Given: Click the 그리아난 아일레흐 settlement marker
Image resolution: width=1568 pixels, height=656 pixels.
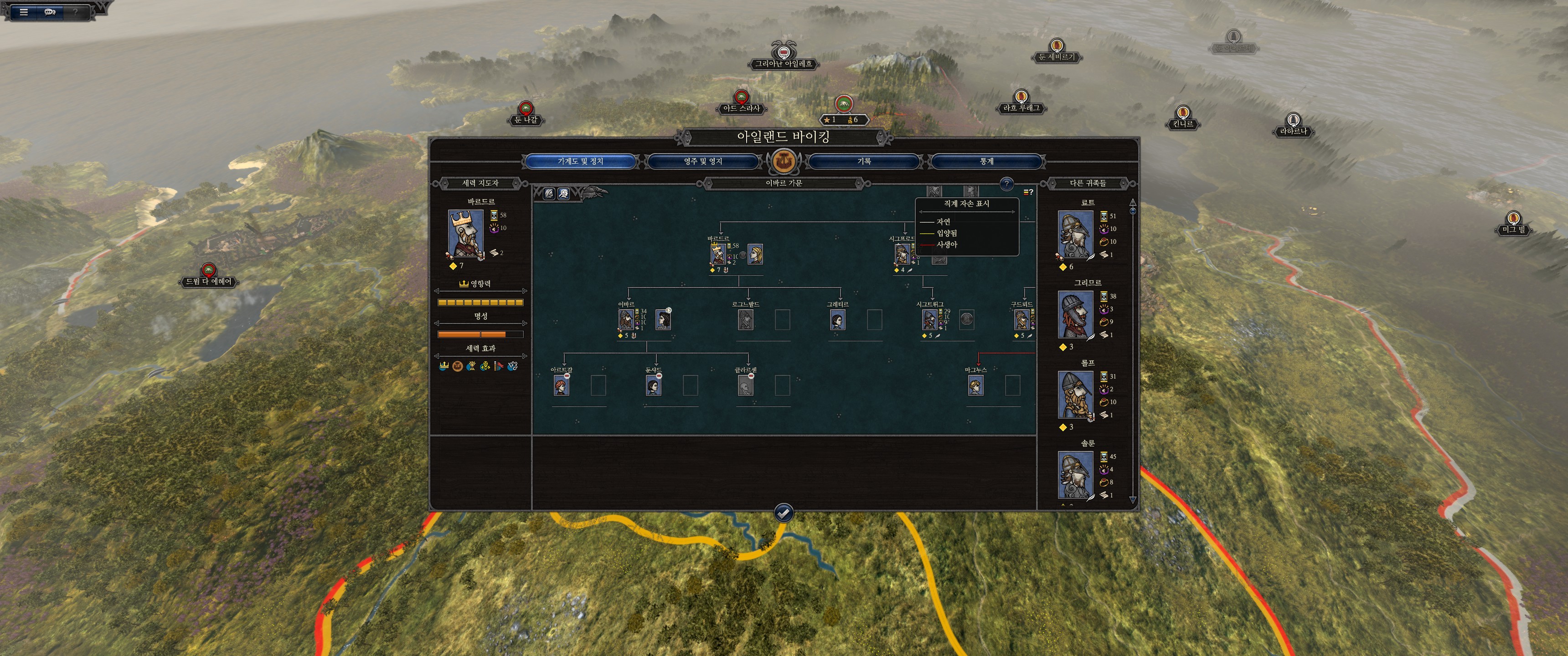Looking at the screenshot, I should pos(784,63).
